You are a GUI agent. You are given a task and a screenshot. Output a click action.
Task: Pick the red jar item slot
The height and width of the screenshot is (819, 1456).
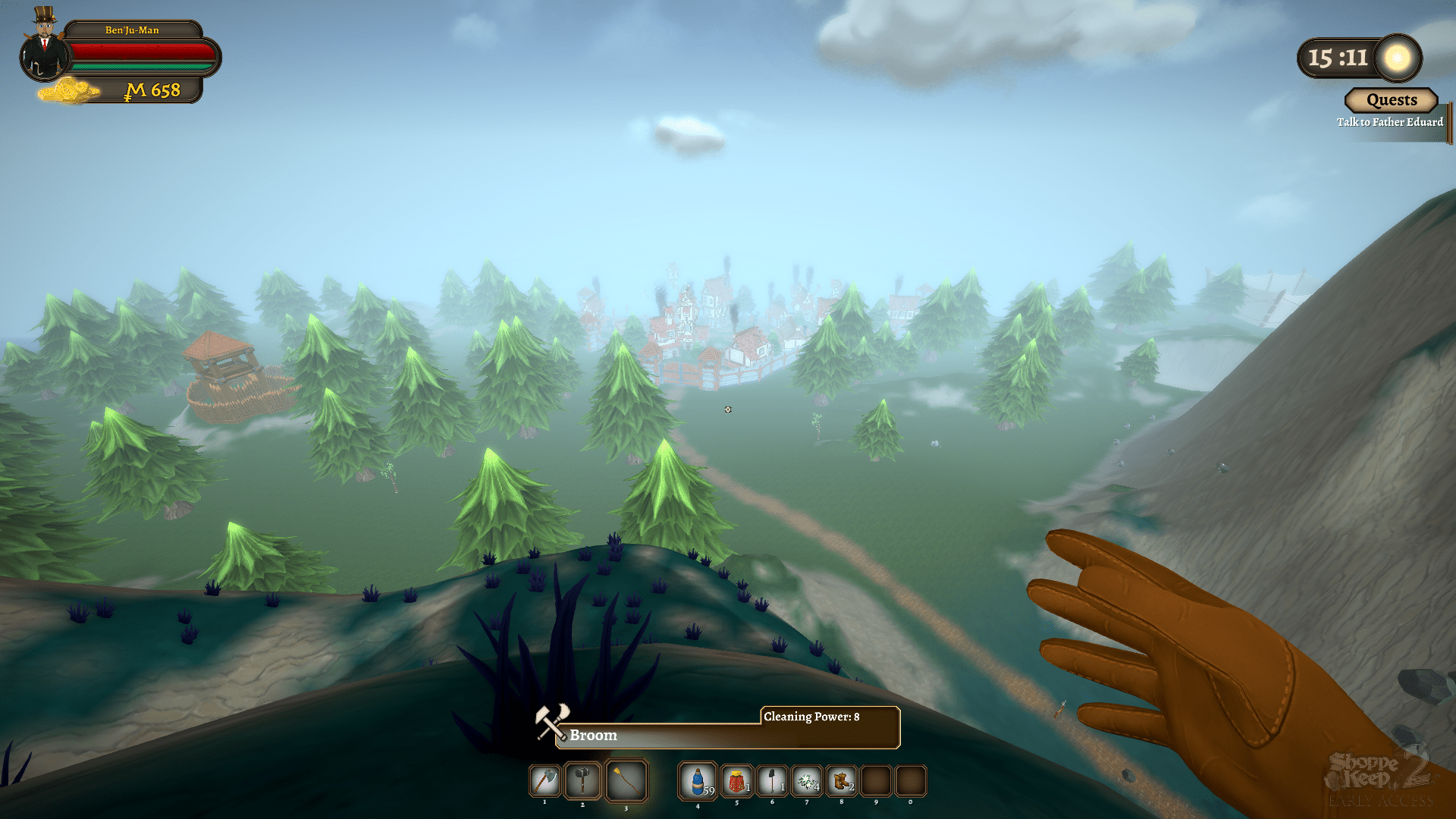tap(736, 781)
